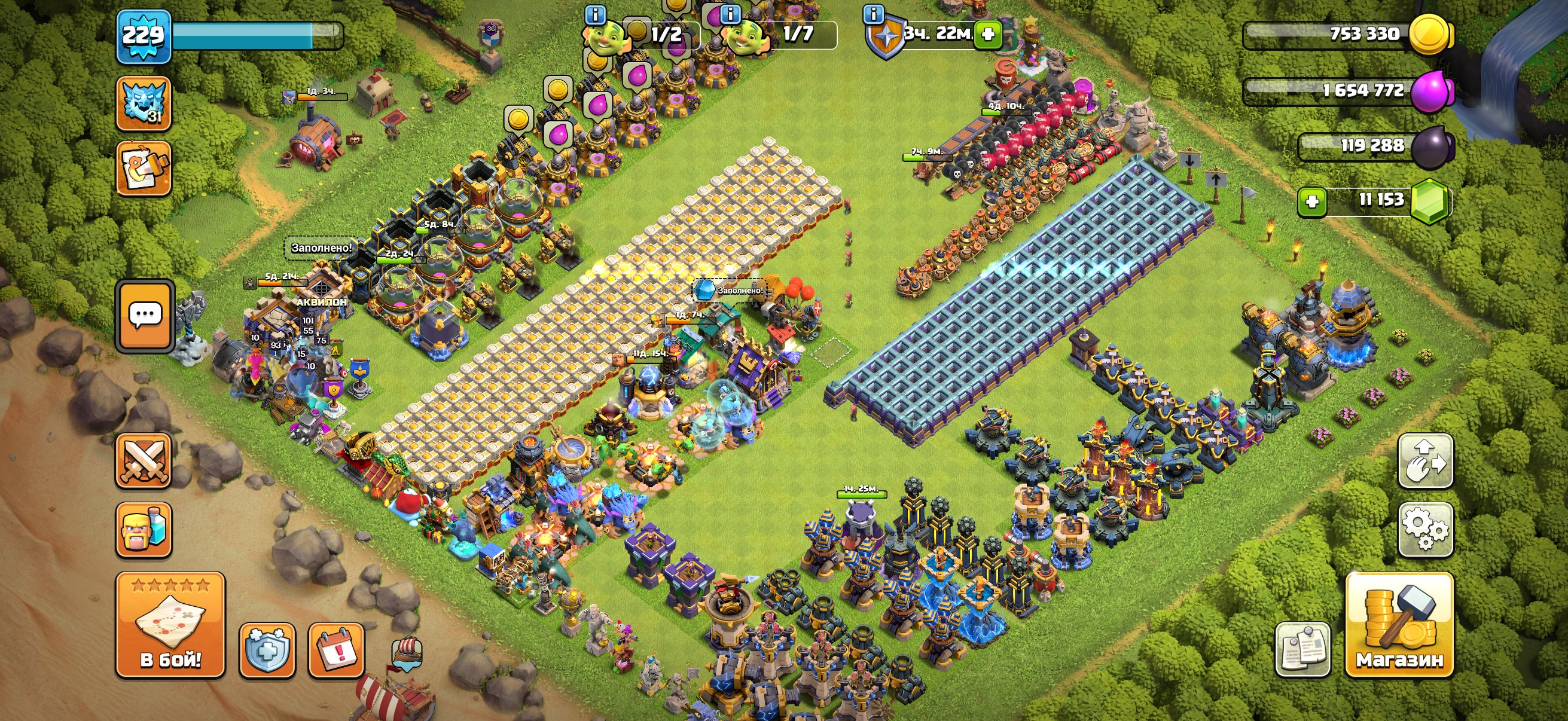The image size is (1568, 721).
Task: Show info about the shield timer
Action: (x=874, y=14)
